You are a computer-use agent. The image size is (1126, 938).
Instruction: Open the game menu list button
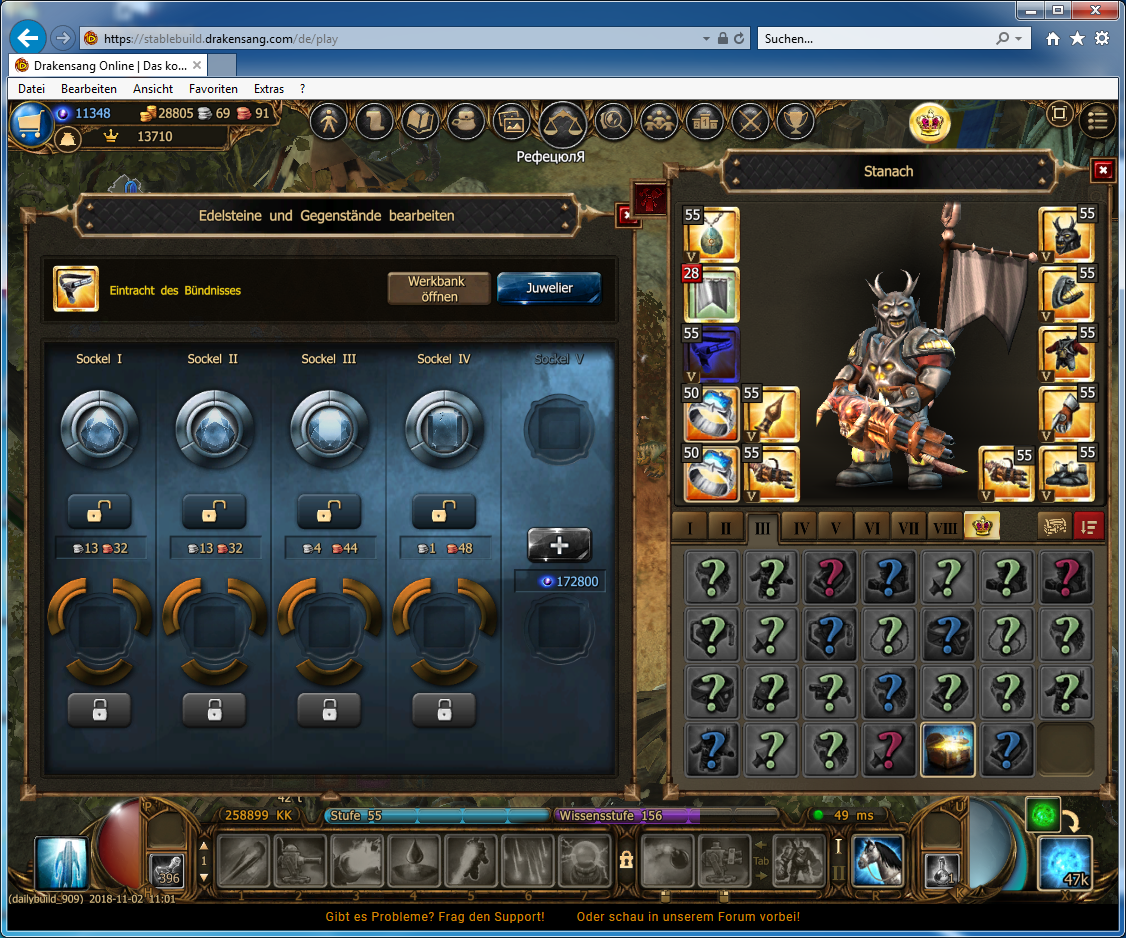[1098, 120]
